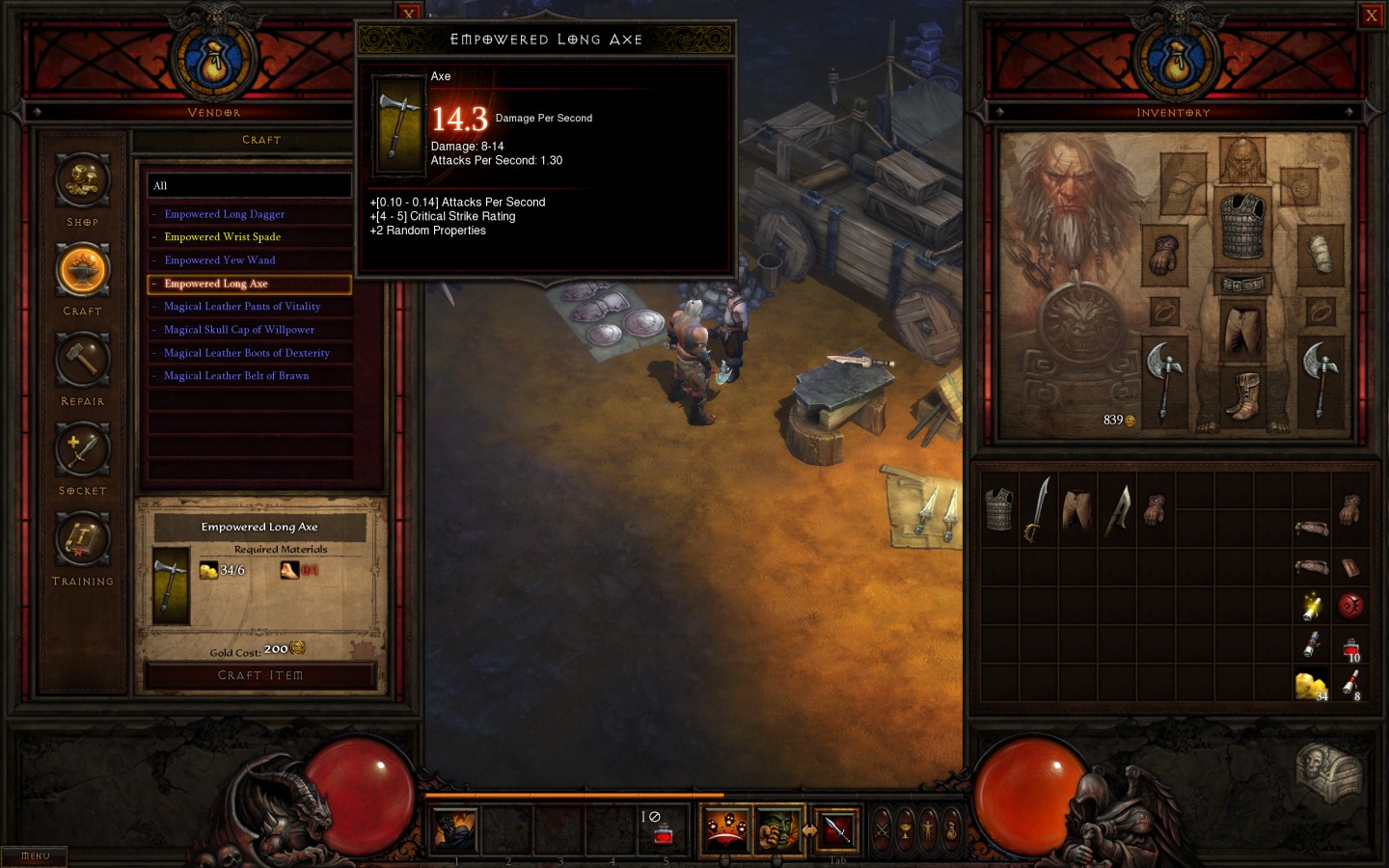Image resolution: width=1389 pixels, height=868 pixels.
Task: Select the Empowered Yew Wand recipe
Action: (220, 260)
